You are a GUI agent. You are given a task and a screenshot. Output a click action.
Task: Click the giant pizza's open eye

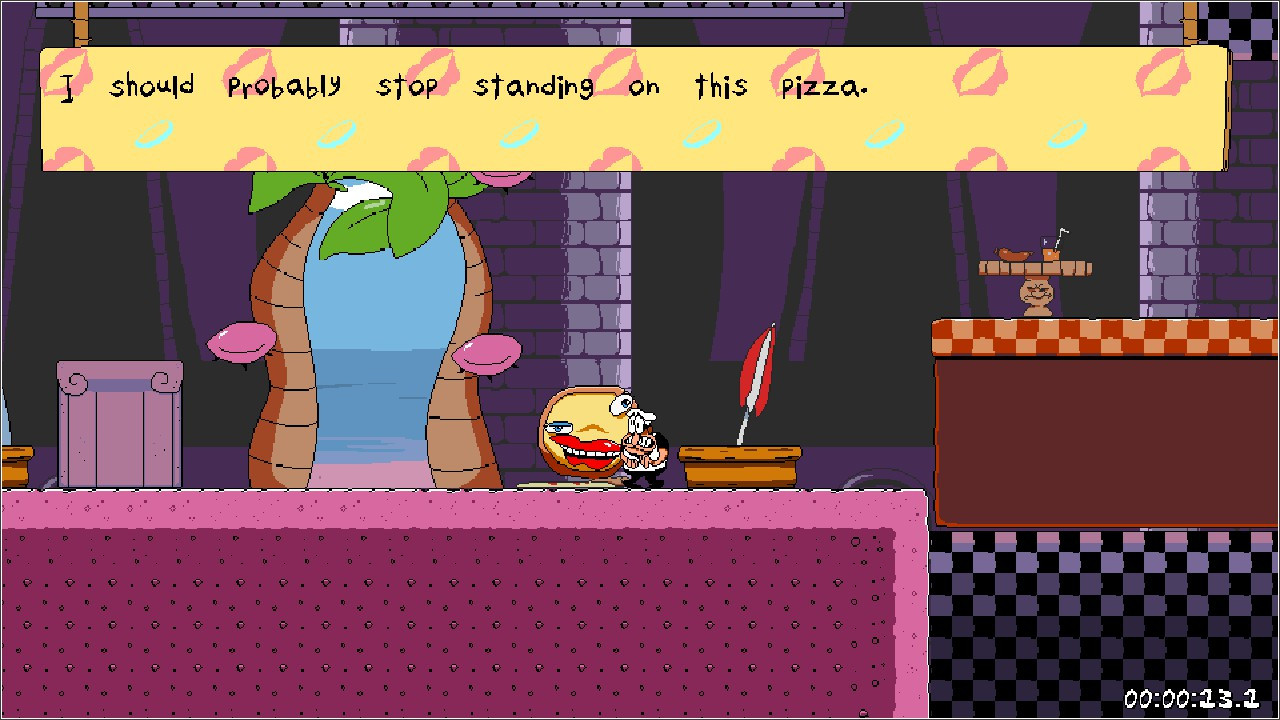coord(622,403)
